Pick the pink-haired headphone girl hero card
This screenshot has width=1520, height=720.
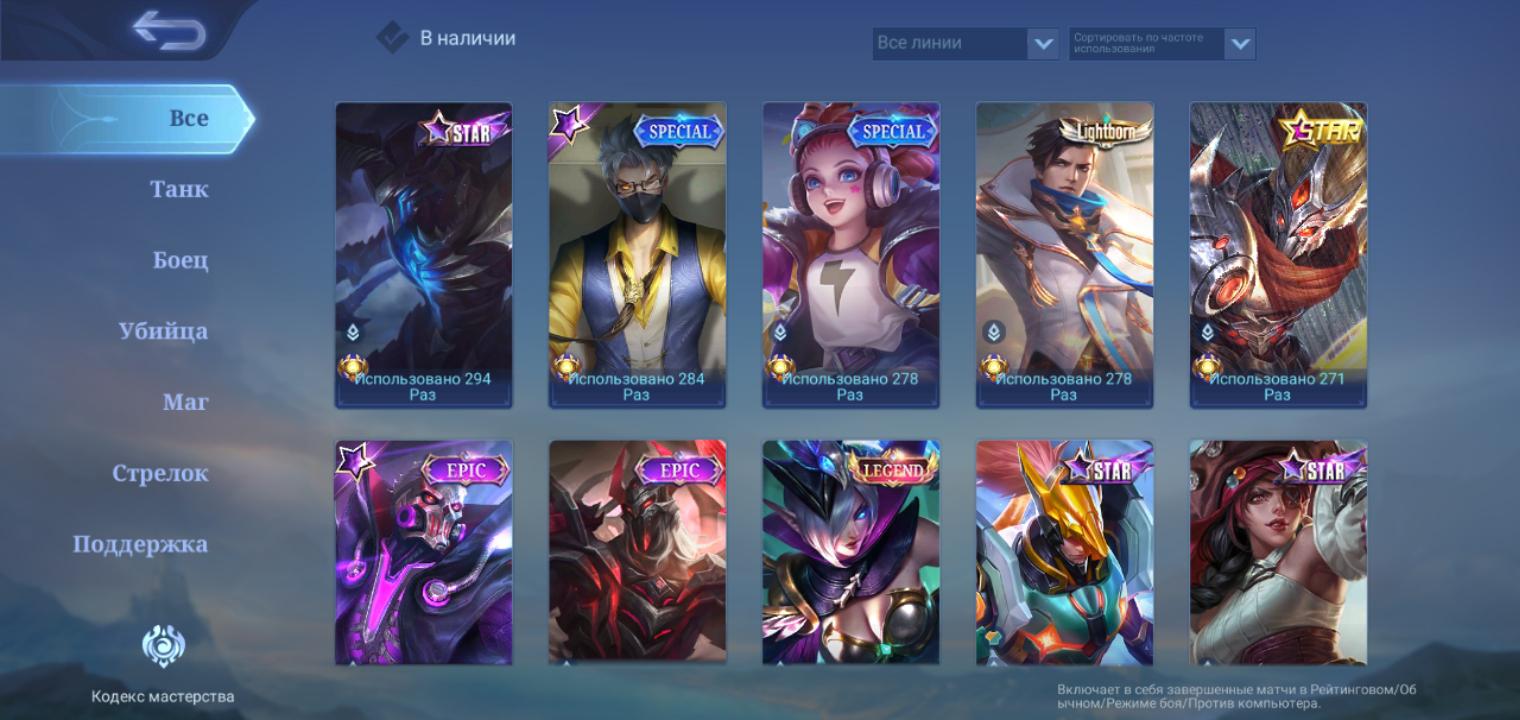coord(851,255)
